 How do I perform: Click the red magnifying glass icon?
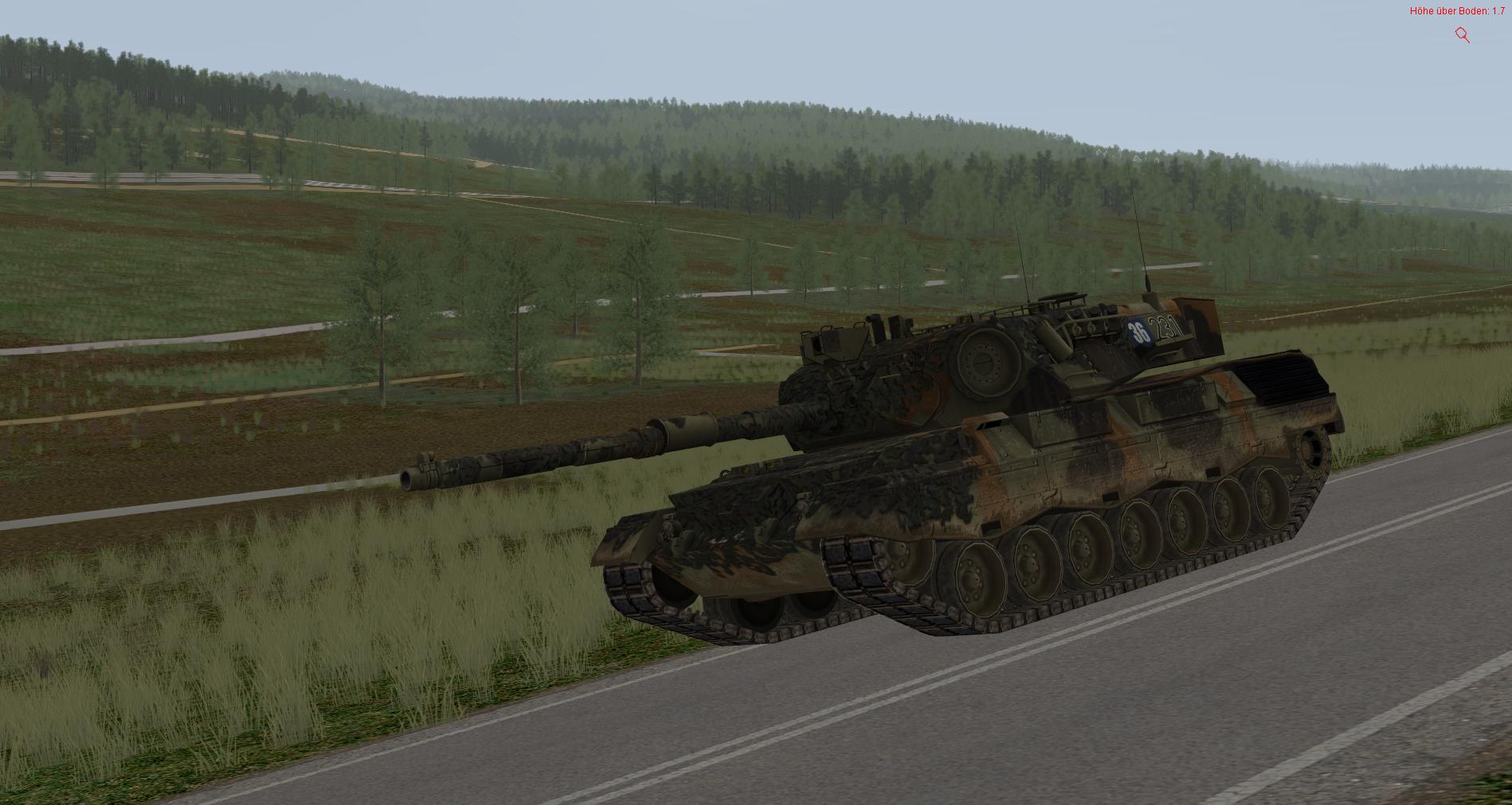tap(1462, 34)
